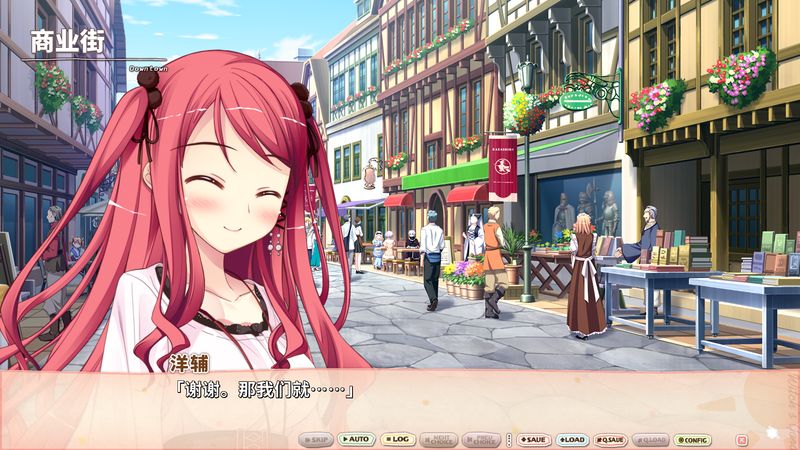Quick save with Q.SAVE
Image resolution: width=800 pixels, height=450 pixels.
[611, 440]
